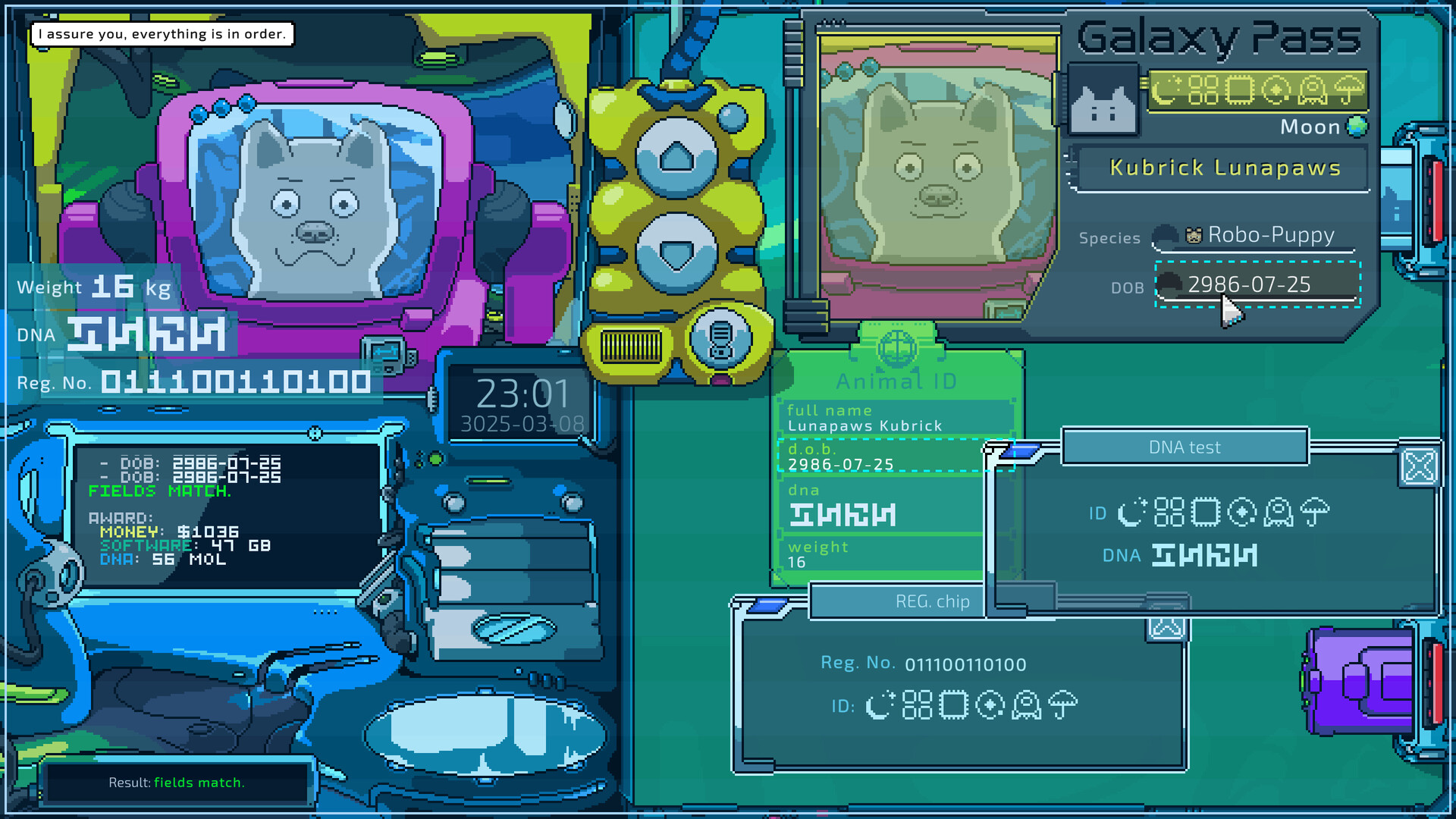Switch to the DNA test panel
1456x819 pixels.
pos(1184,447)
